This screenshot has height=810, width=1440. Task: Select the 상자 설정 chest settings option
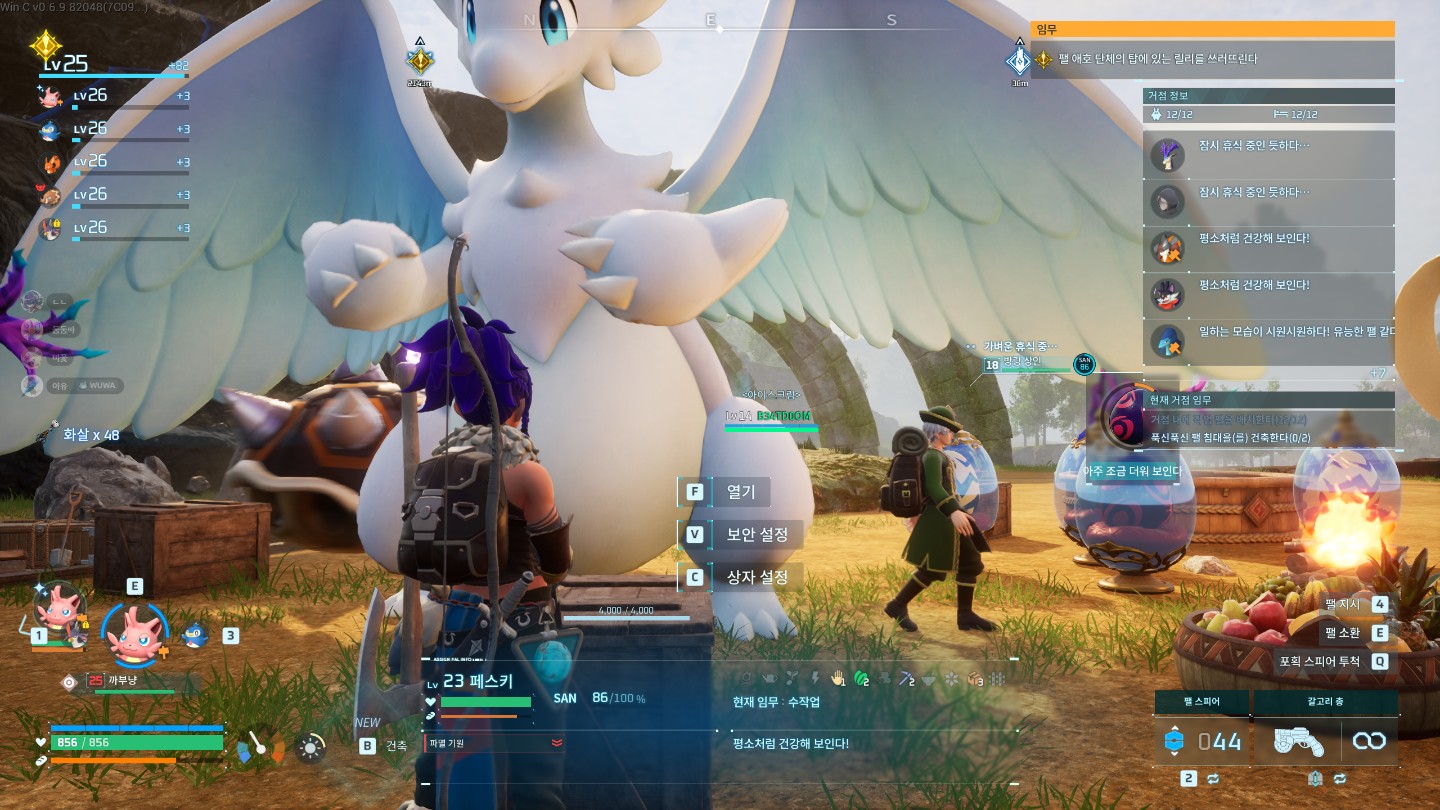(x=756, y=577)
